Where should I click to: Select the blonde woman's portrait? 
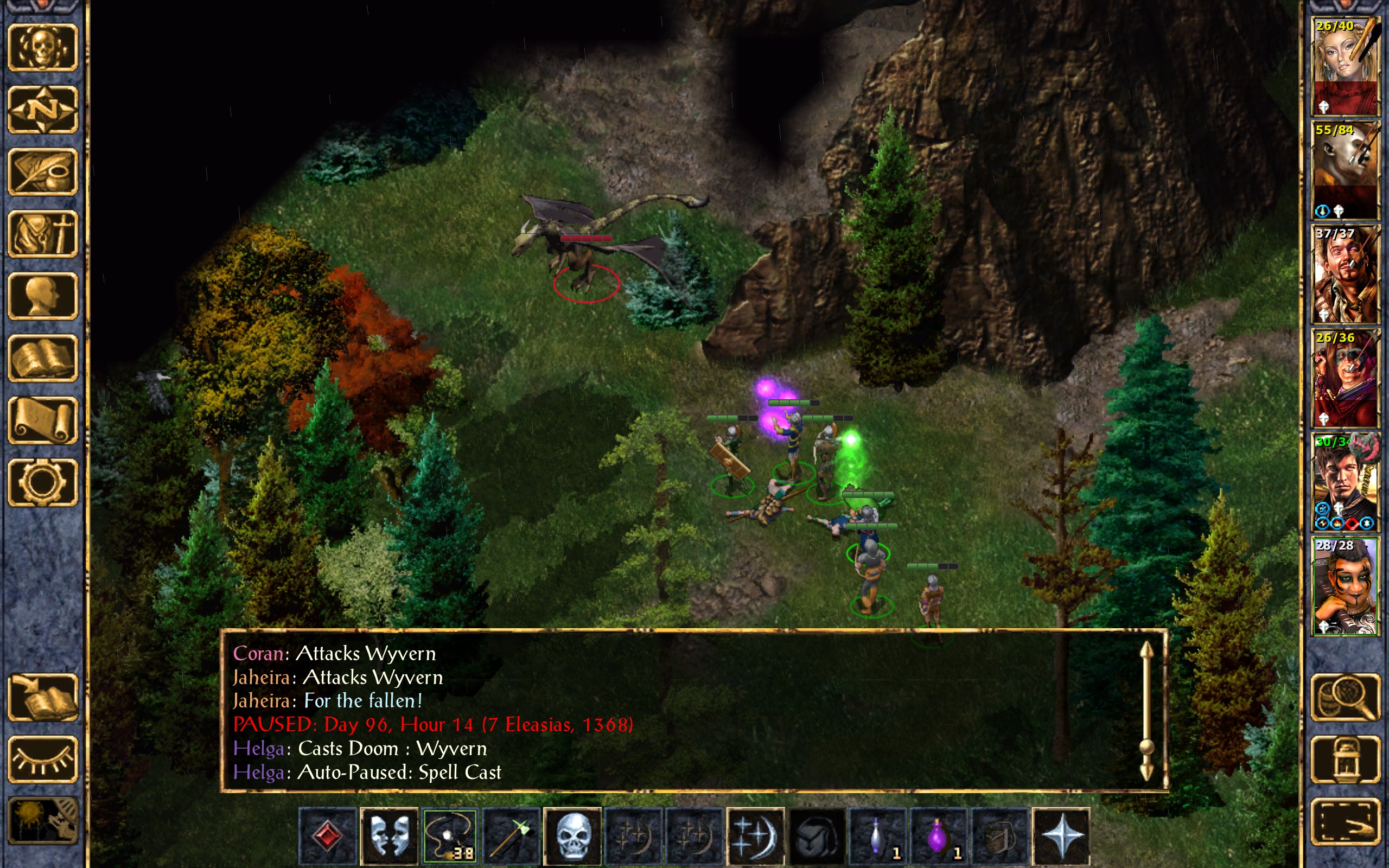(x=1346, y=66)
